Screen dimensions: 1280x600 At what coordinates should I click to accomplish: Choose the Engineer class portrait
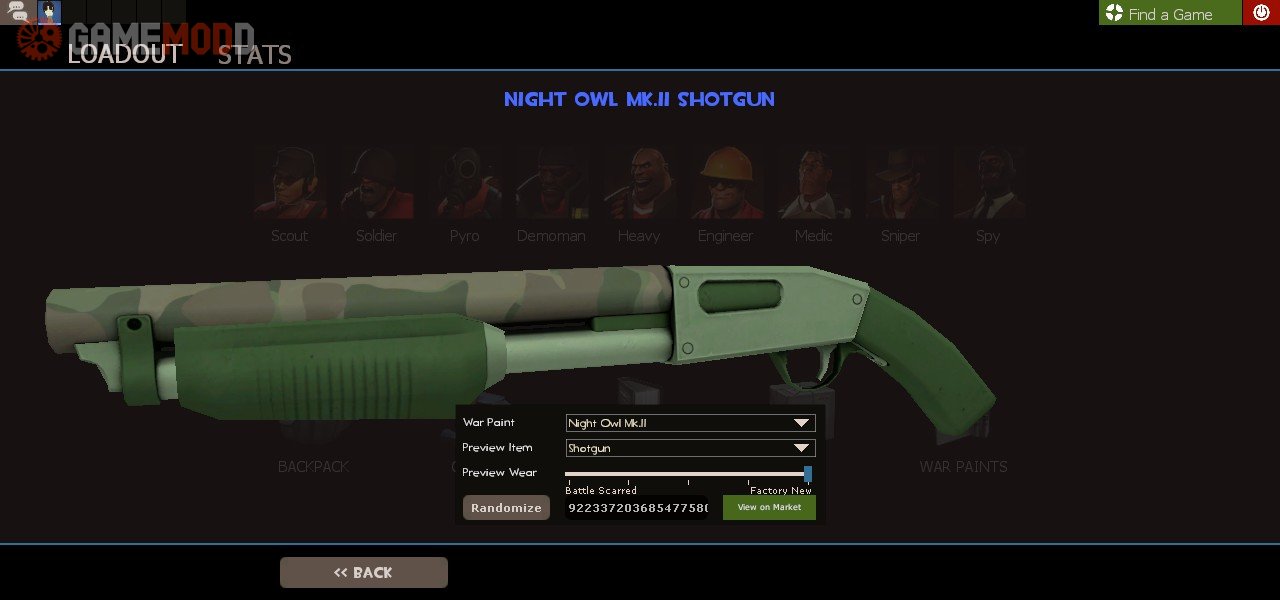725,185
